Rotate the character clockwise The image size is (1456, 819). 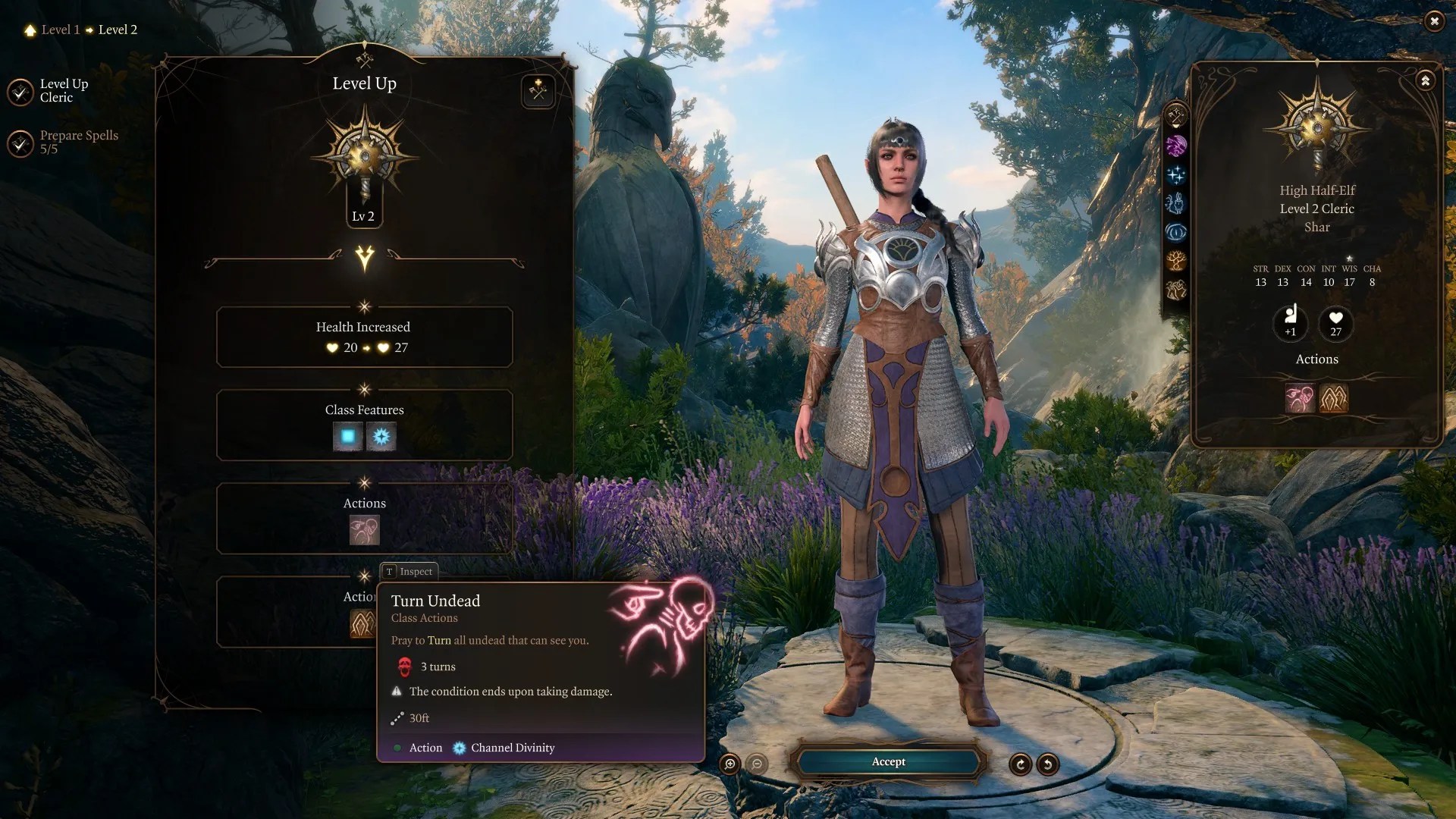1020,764
